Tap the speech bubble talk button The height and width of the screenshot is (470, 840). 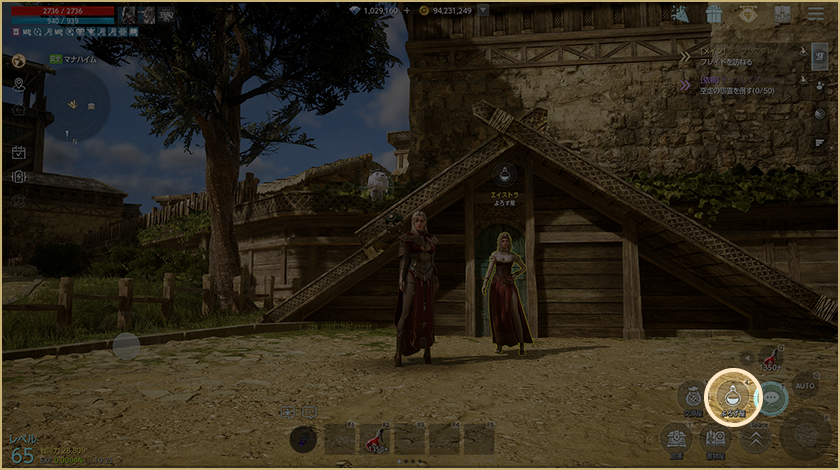click(772, 398)
